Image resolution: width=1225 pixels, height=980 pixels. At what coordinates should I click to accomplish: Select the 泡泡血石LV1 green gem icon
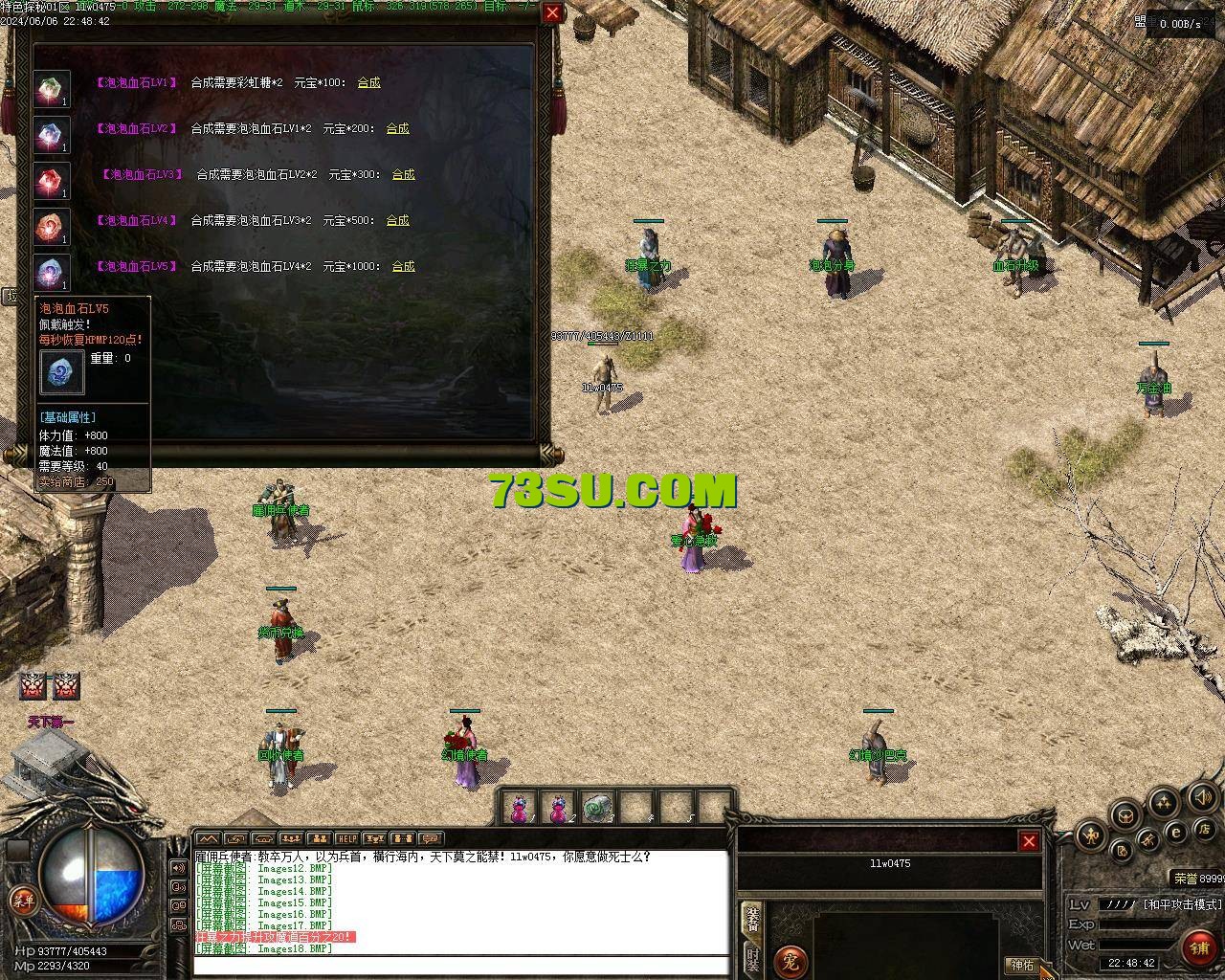click(51, 90)
